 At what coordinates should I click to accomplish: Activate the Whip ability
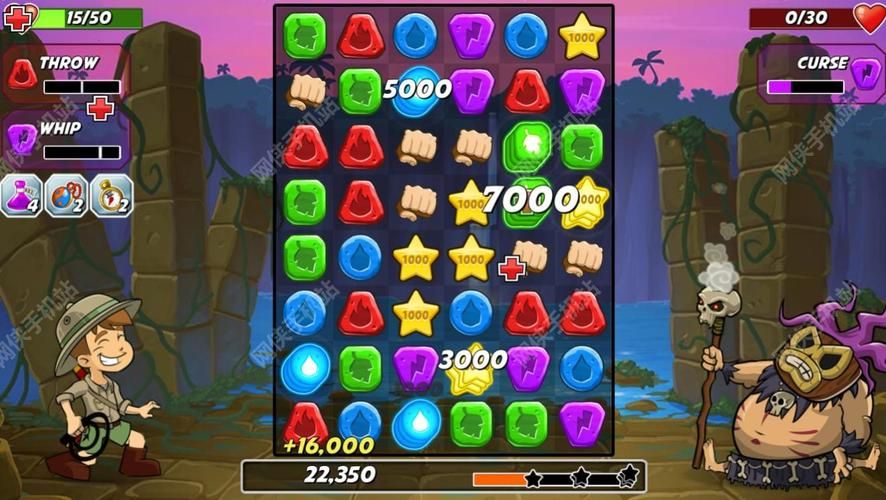click(66, 139)
